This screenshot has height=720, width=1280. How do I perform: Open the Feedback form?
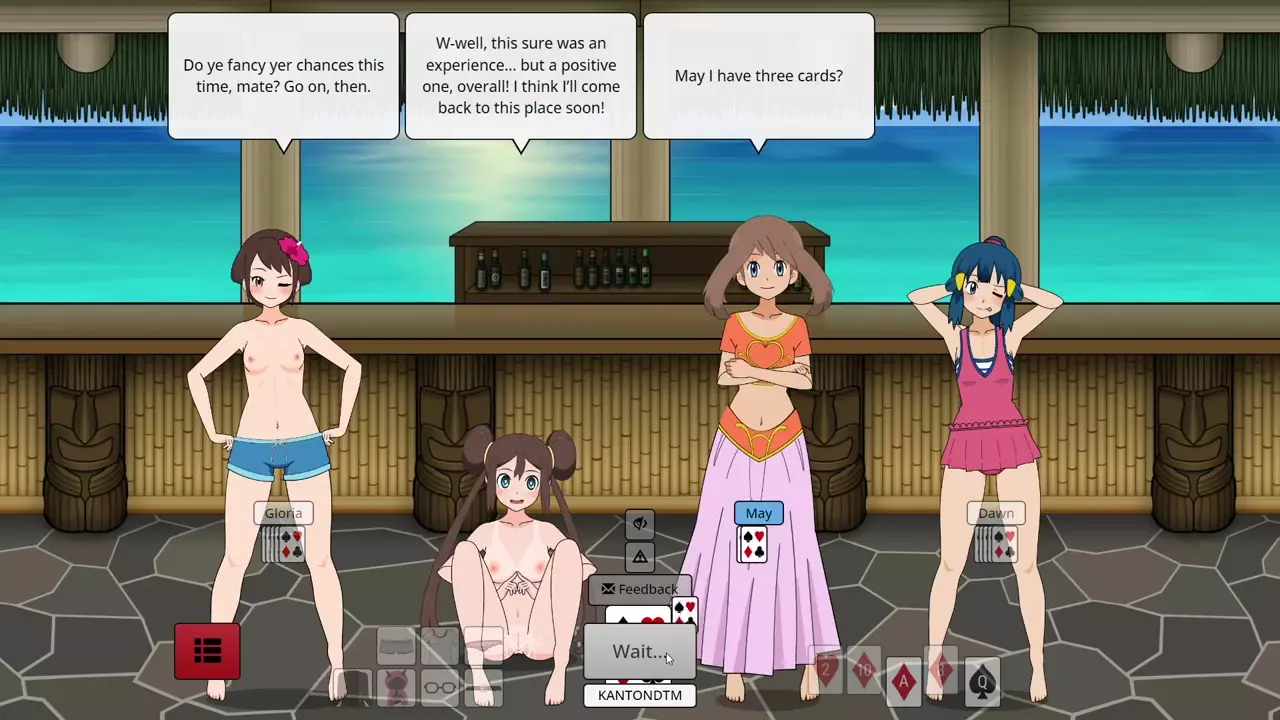pyautogui.click(x=639, y=589)
